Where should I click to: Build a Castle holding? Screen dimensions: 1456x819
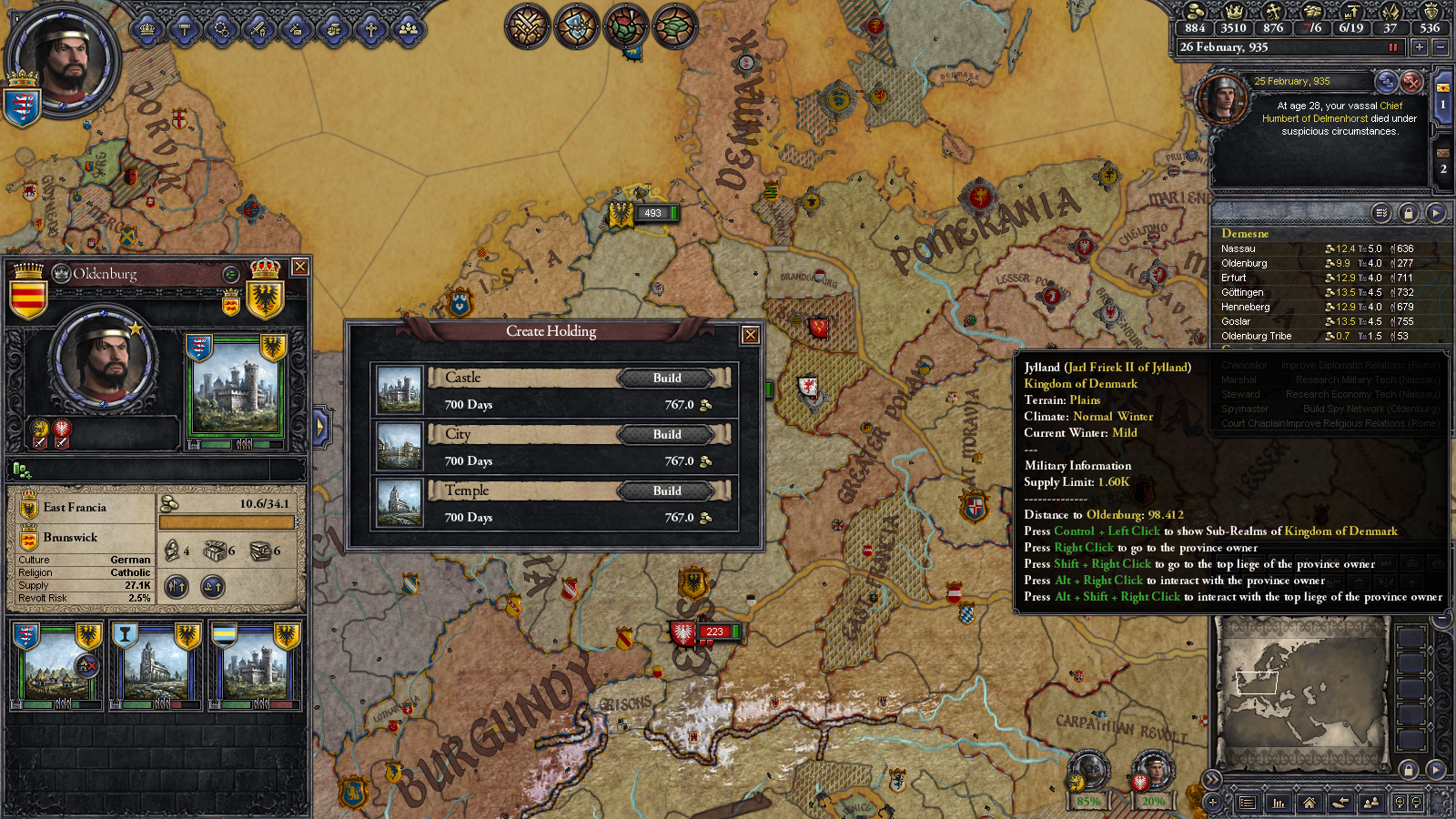pyautogui.click(x=667, y=379)
